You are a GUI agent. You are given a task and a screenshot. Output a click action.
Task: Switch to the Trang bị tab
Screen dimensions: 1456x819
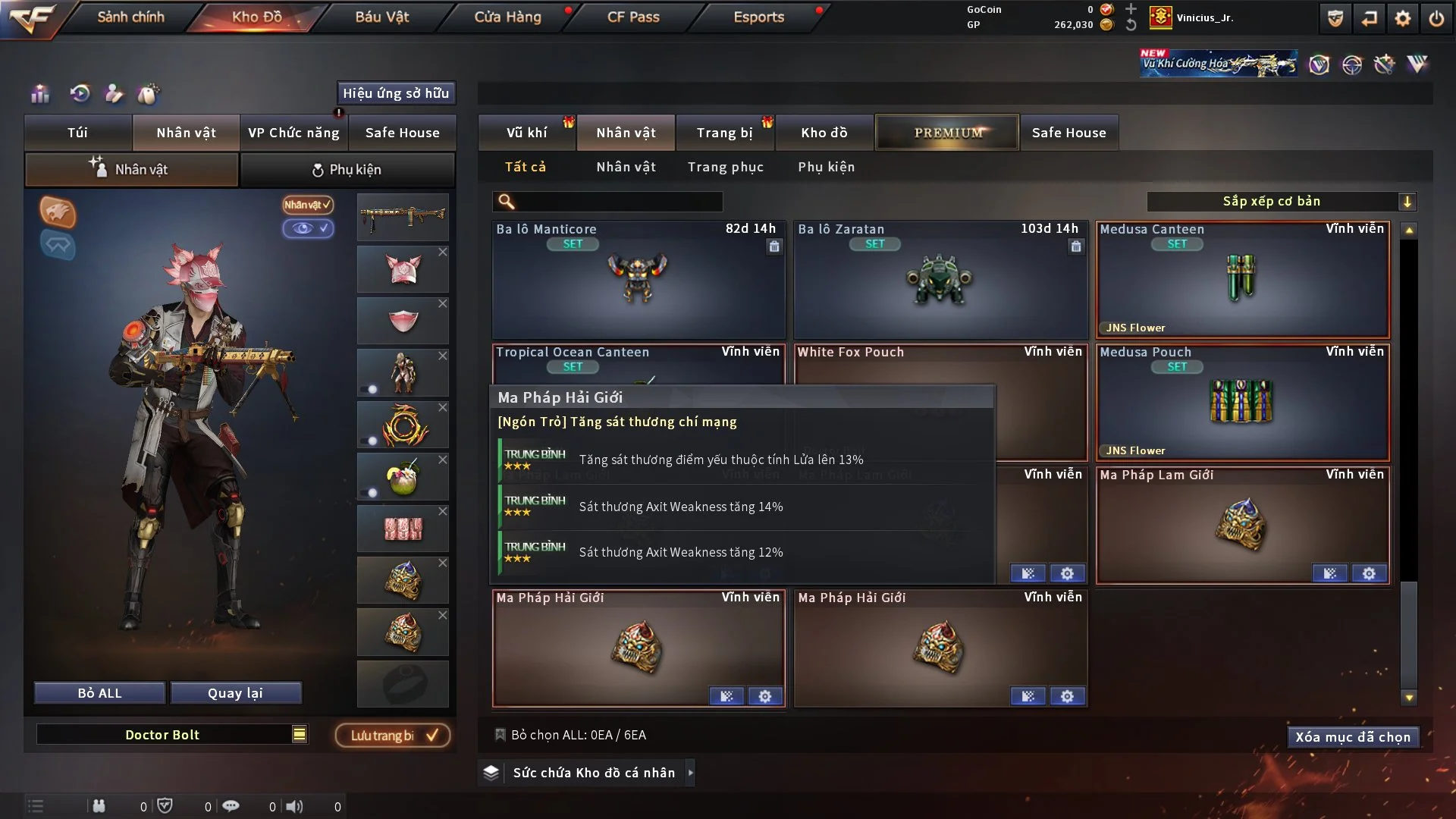724,133
